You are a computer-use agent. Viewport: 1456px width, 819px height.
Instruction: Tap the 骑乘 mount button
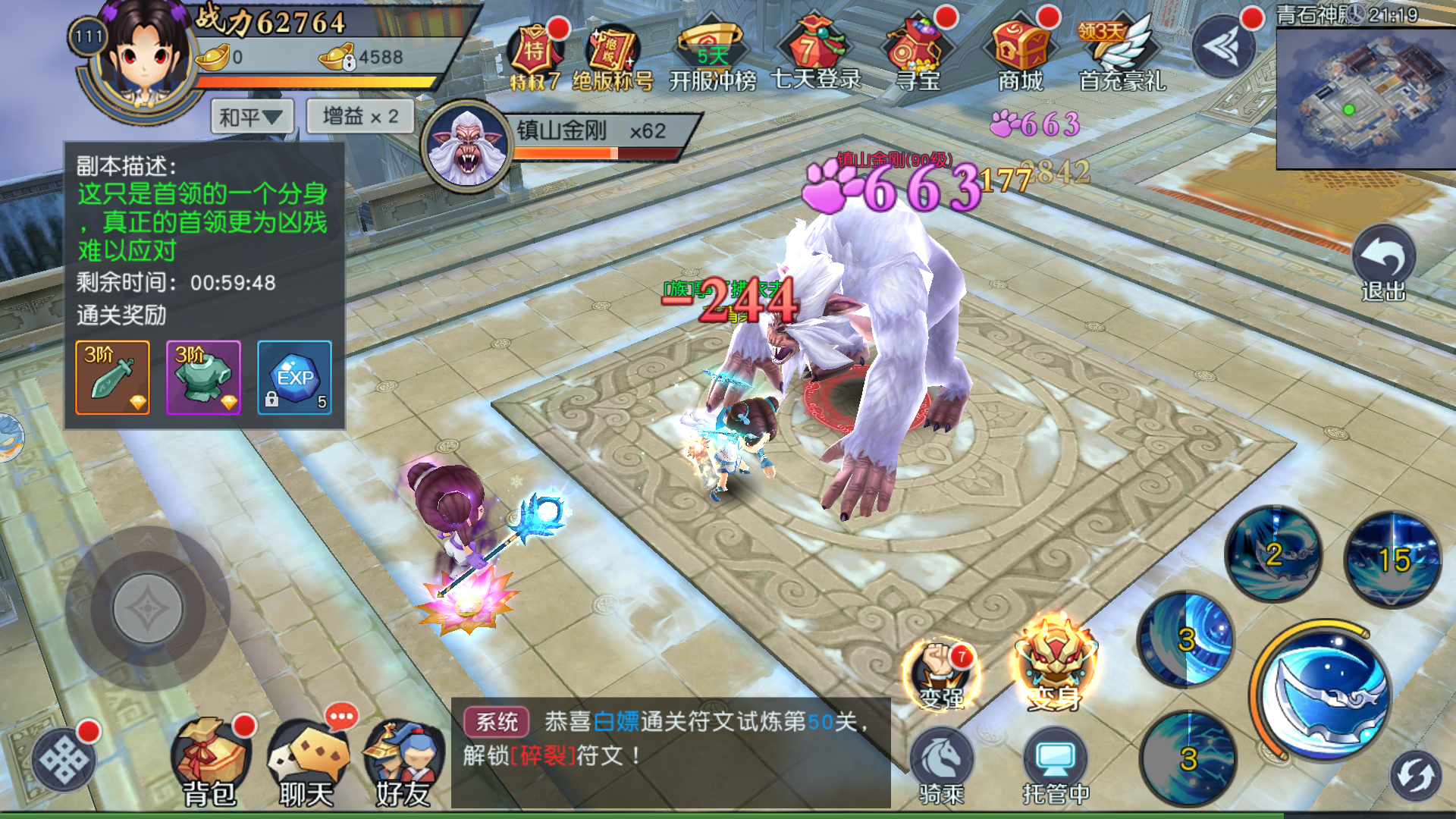941,766
